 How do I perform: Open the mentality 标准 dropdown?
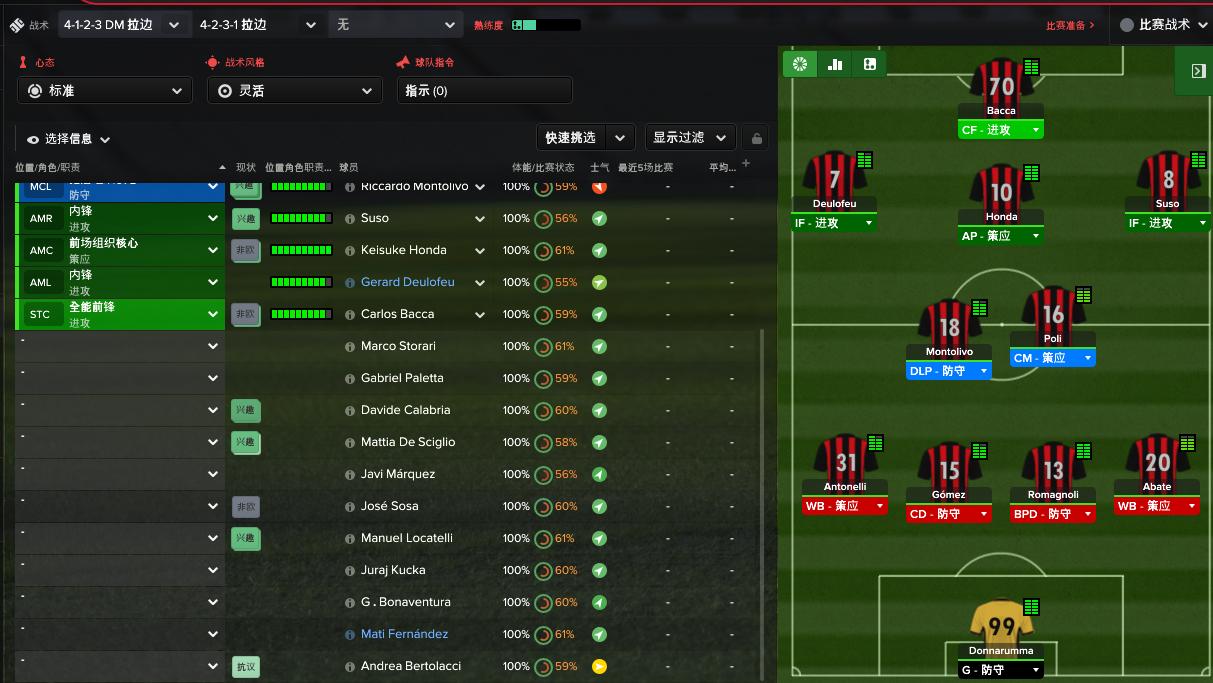[x=105, y=90]
